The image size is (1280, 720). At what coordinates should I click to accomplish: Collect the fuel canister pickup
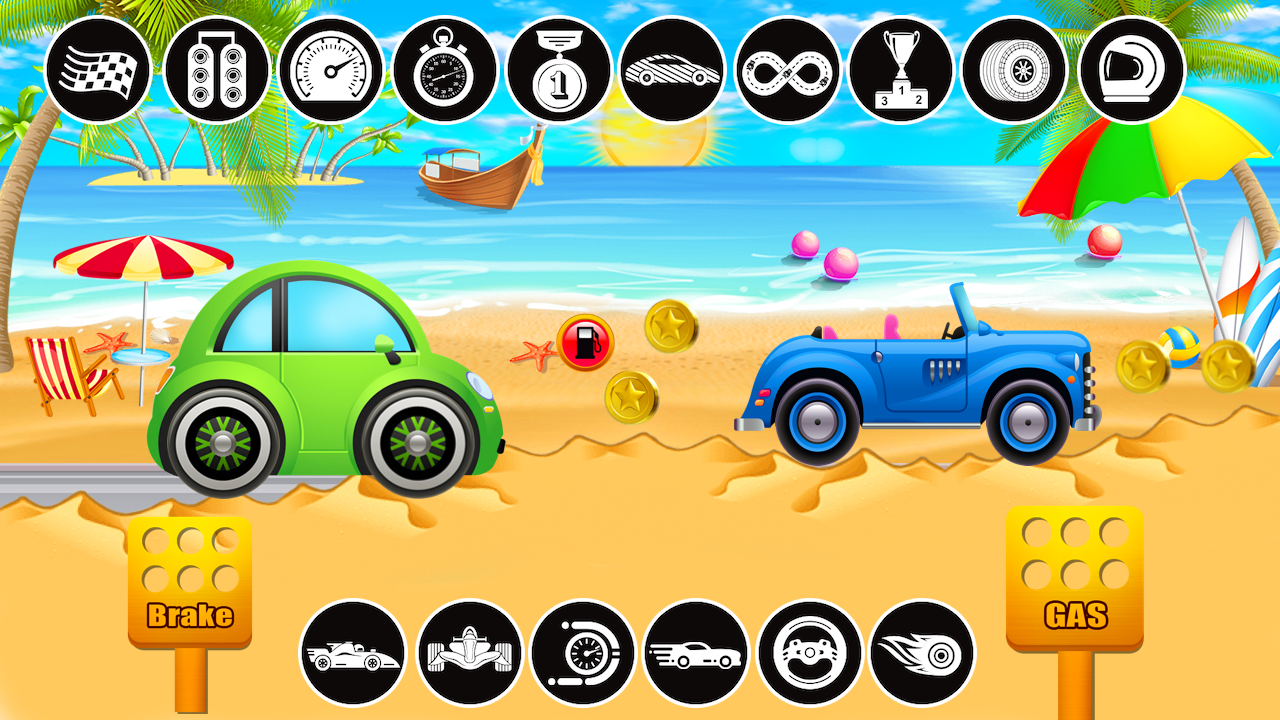click(586, 340)
